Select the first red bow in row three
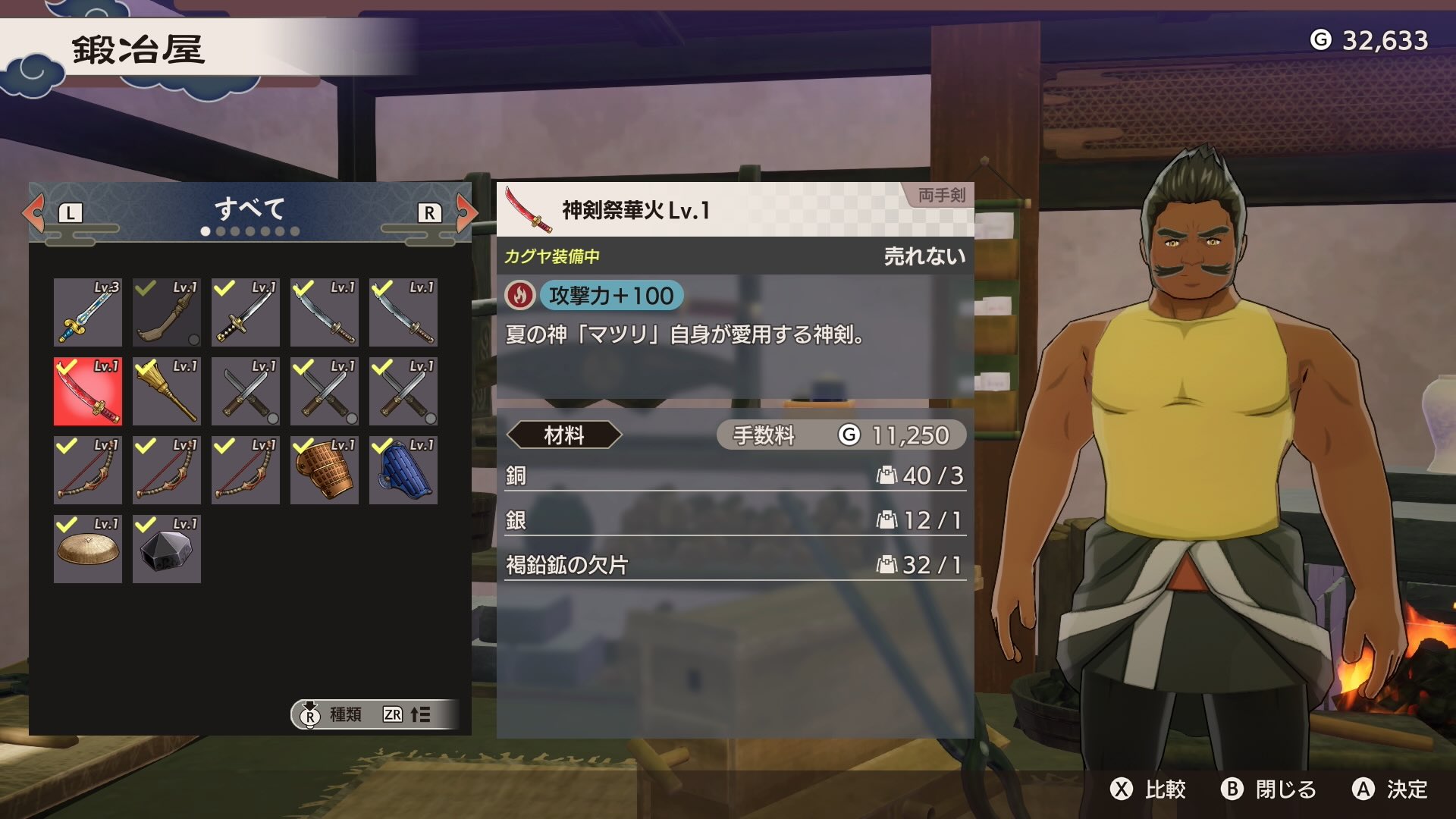 click(87, 470)
